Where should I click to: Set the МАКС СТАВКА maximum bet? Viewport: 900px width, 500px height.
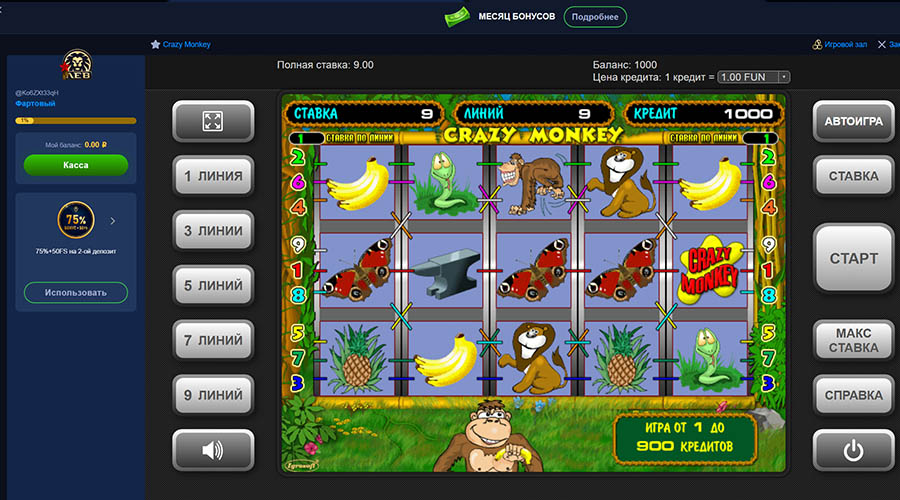tap(853, 340)
